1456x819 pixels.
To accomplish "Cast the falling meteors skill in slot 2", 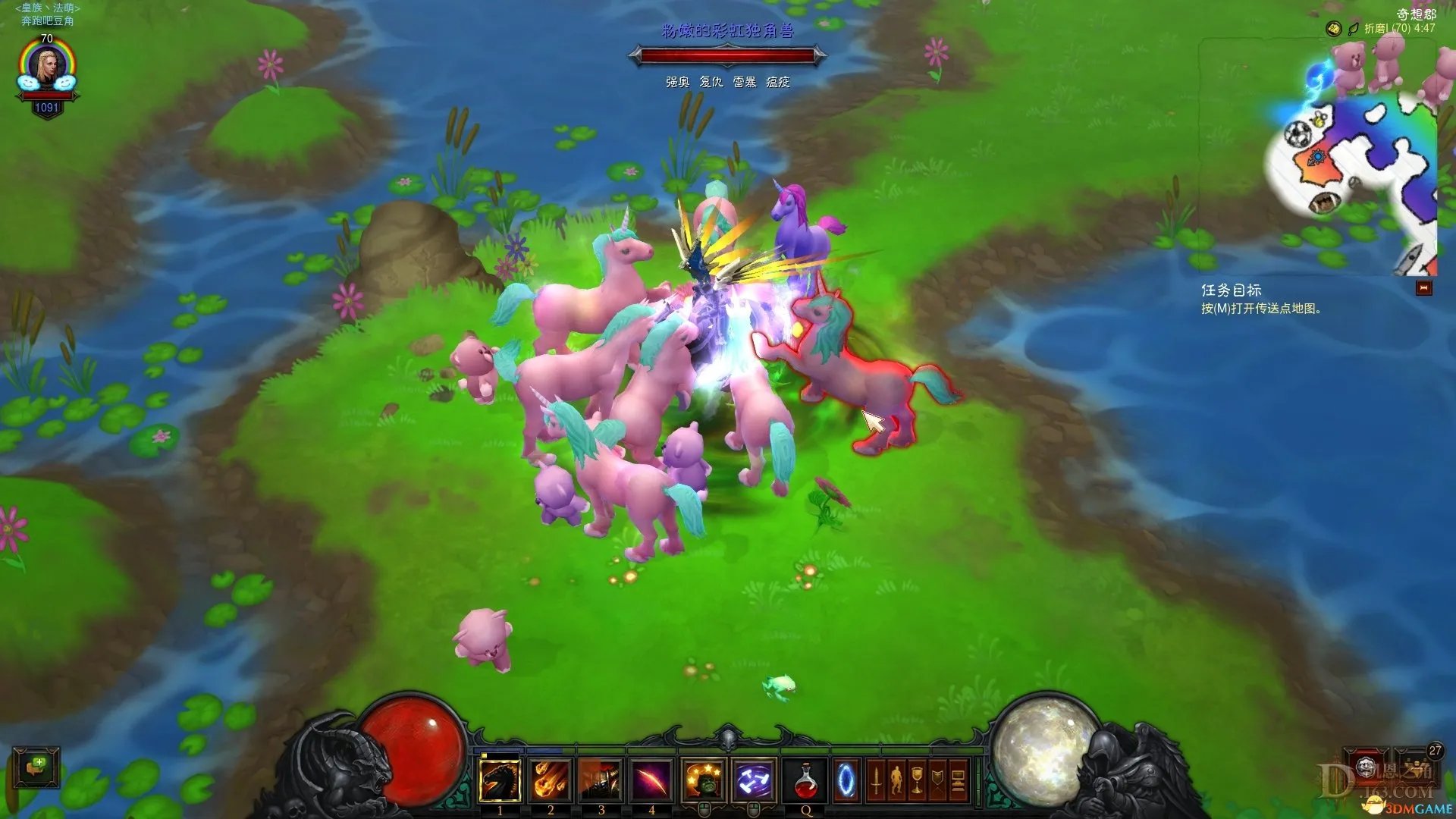I will [551, 780].
